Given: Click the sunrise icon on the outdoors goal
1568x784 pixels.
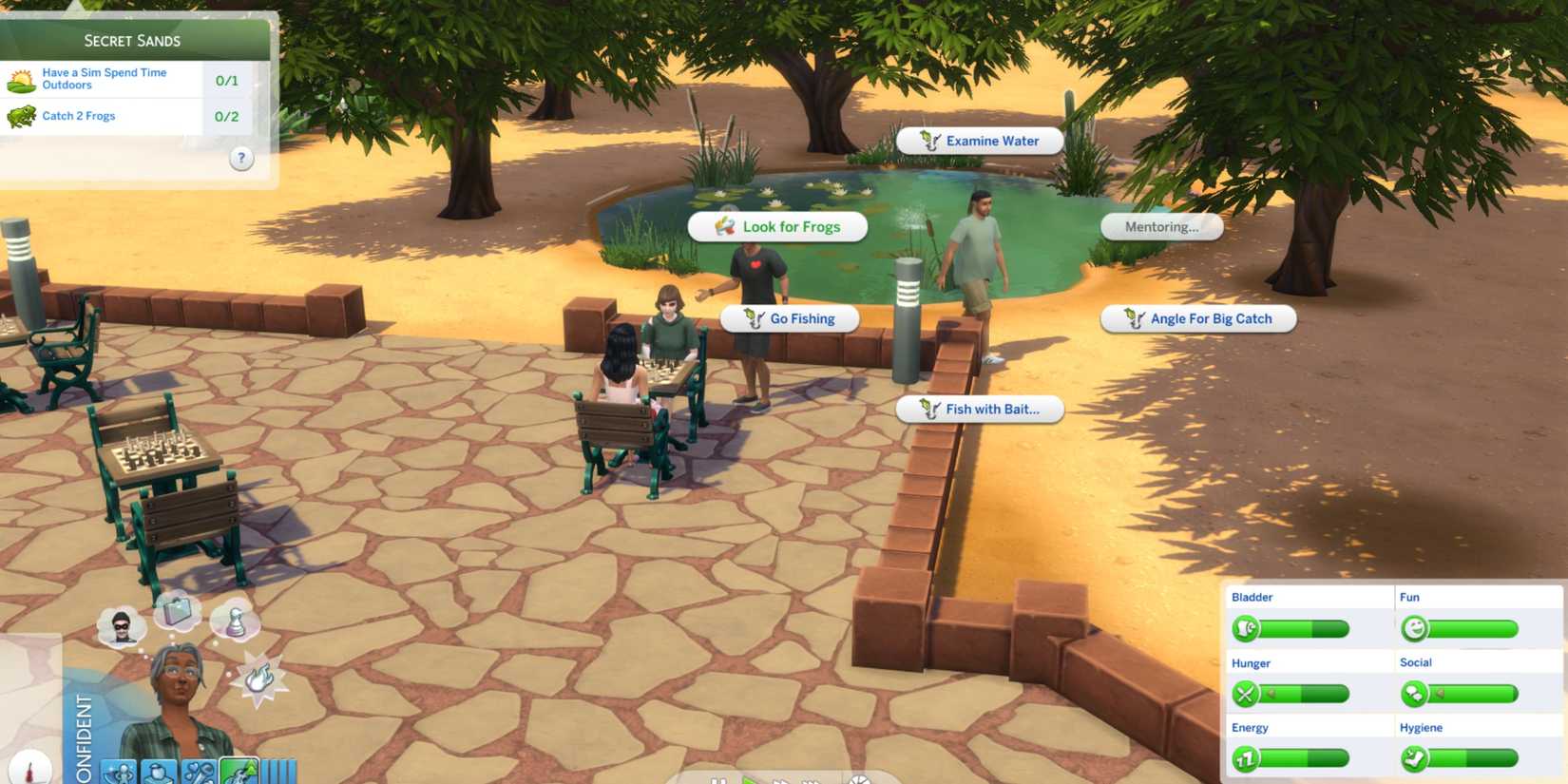Looking at the screenshot, I should coord(21,81).
